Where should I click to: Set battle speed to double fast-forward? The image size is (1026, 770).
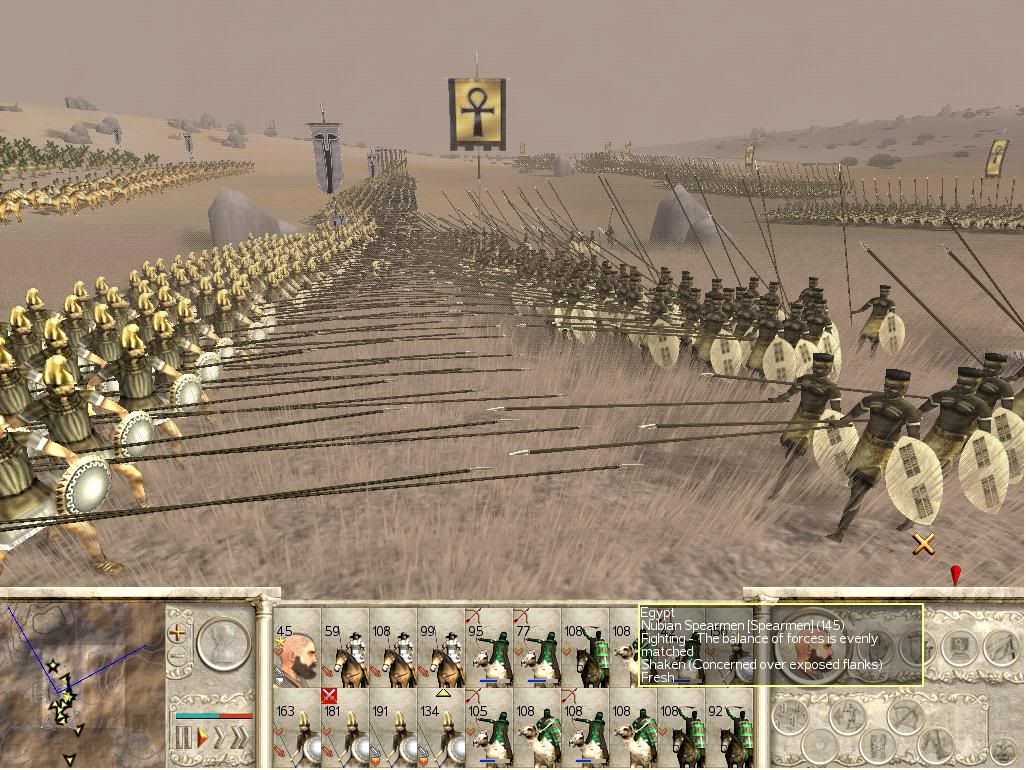pyautogui.click(x=218, y=739)
